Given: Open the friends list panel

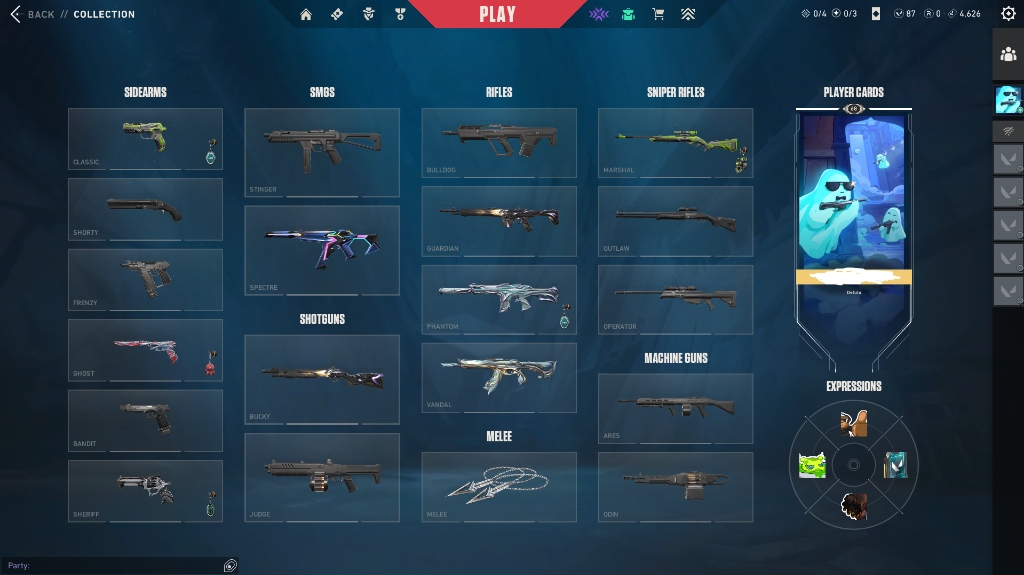Looking at the screenshot, I should 1008,54.
